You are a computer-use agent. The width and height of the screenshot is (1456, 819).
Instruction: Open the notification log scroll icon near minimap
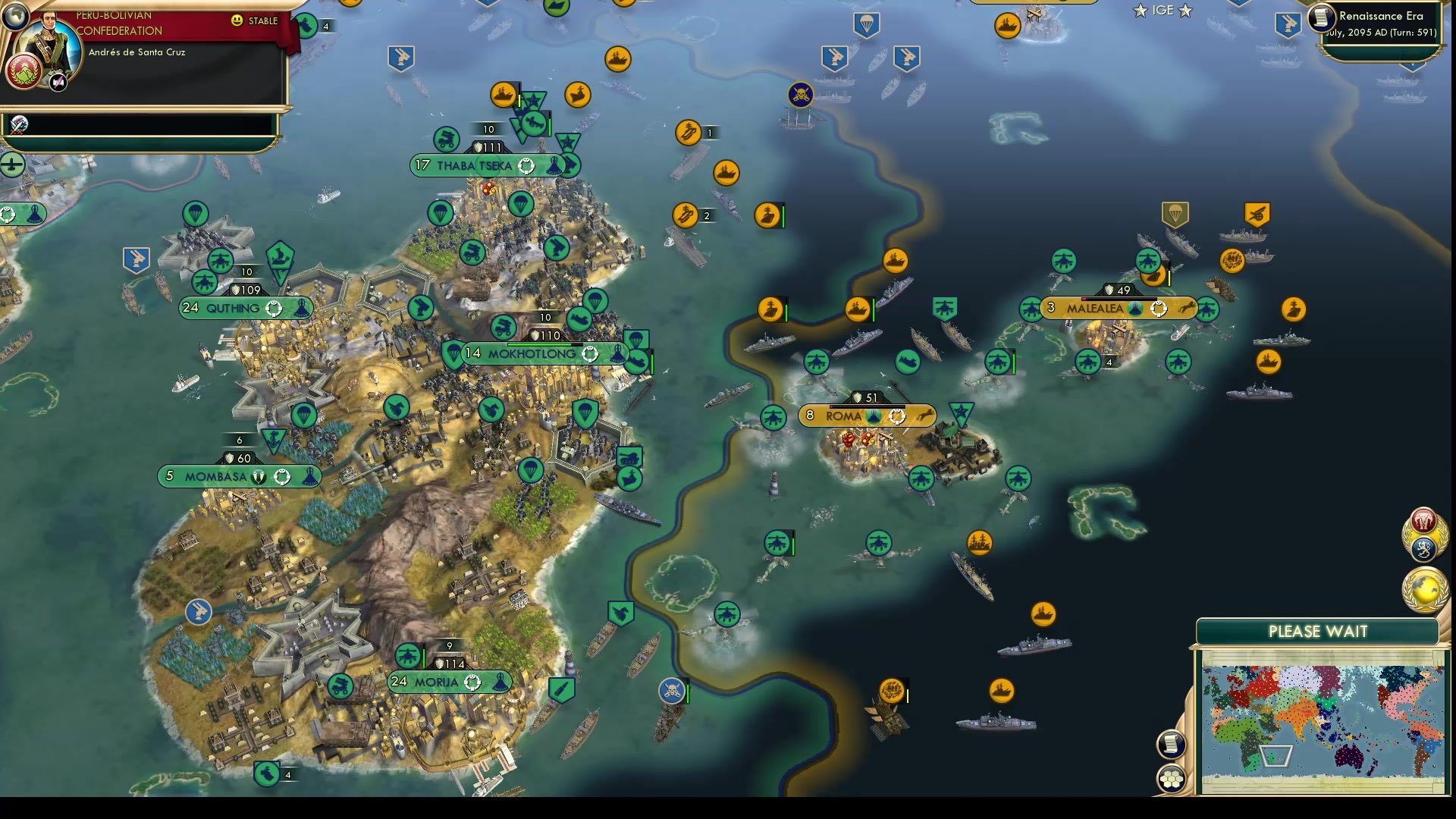coord(1172,743)
